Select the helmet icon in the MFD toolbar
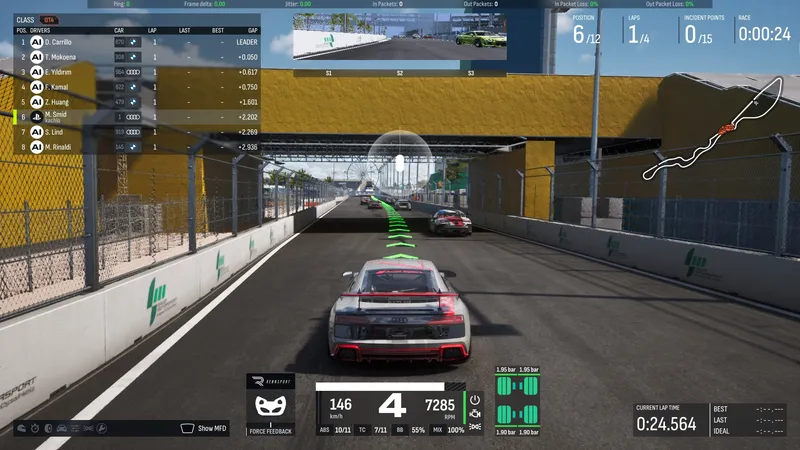The image size is (800, 450). 21,429
